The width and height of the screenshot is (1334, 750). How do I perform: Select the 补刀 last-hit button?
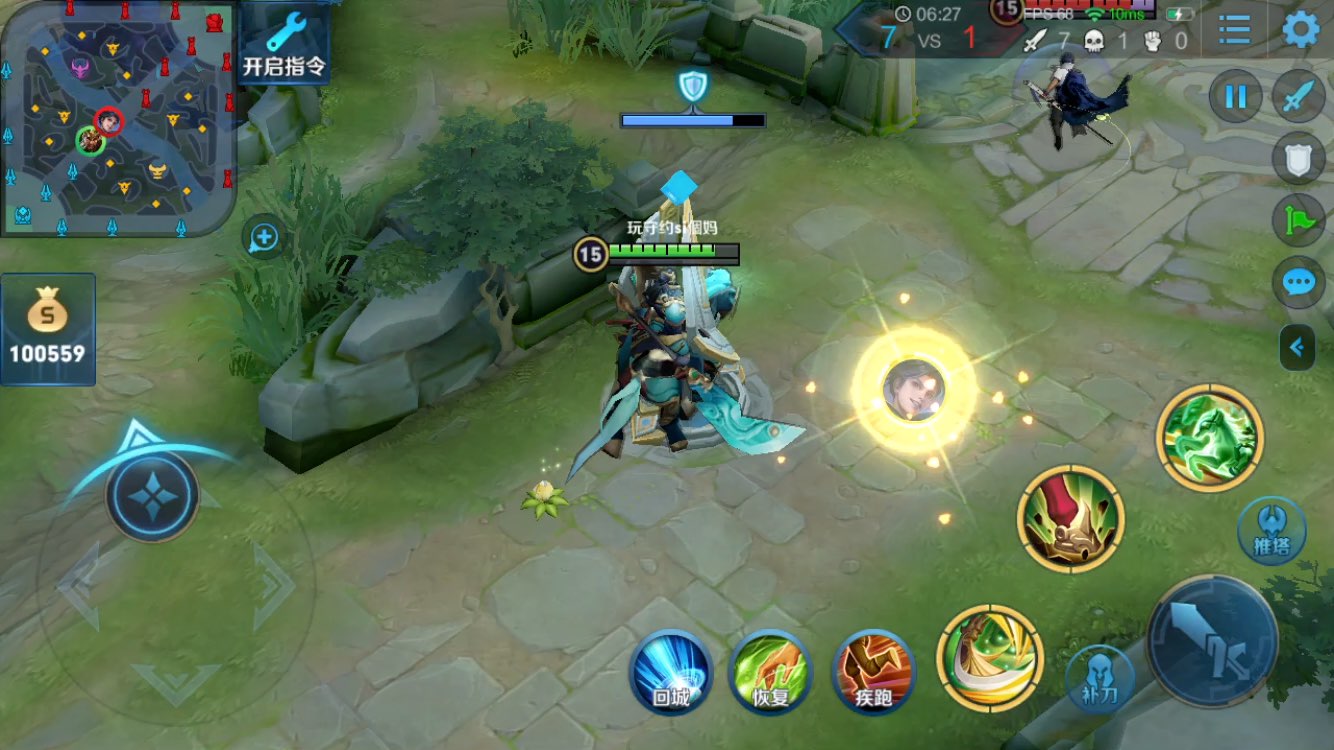(x=1100, y=678)
